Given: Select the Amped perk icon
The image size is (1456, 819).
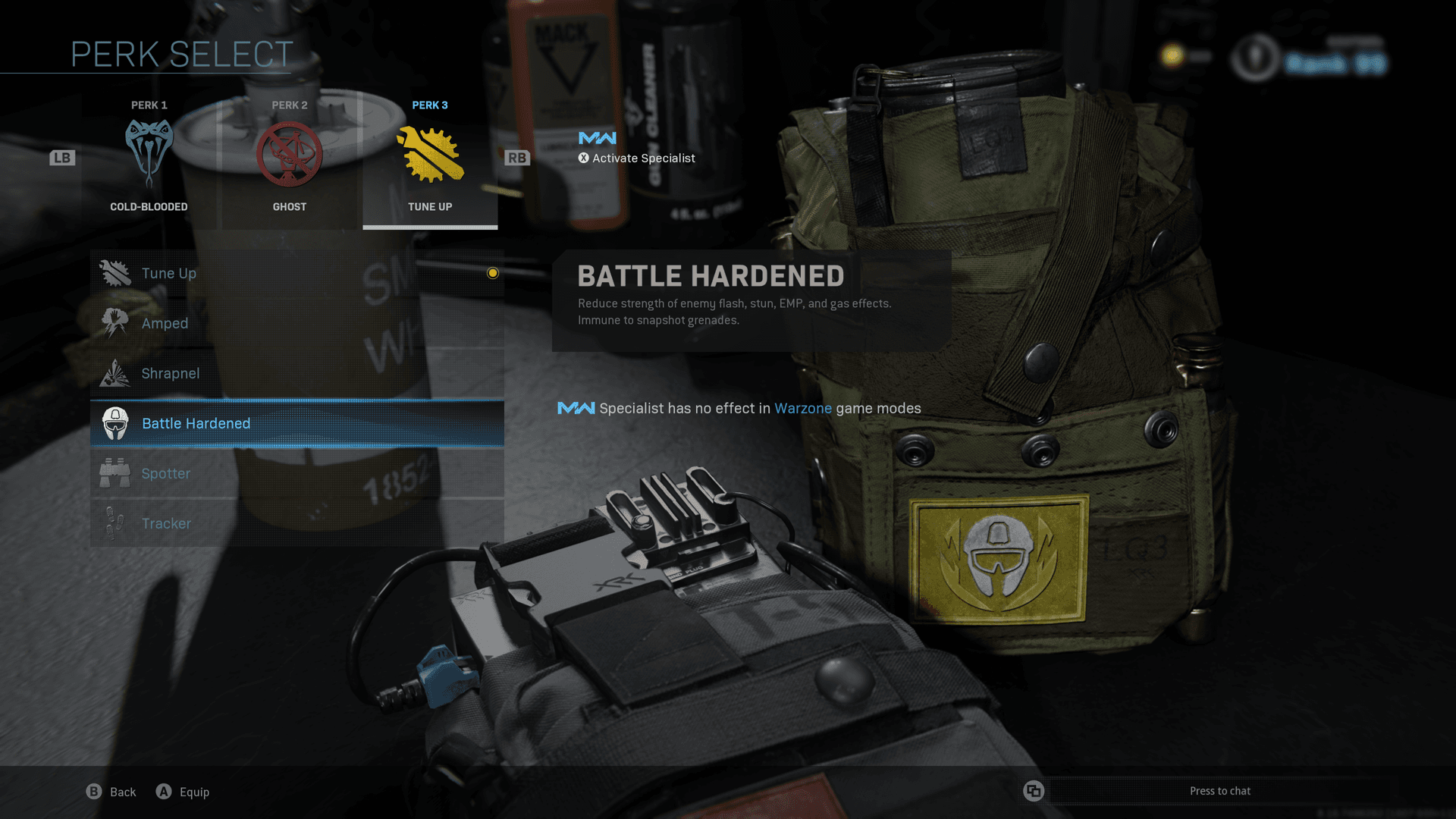Looking at the screenshot, I should (115, 322).
